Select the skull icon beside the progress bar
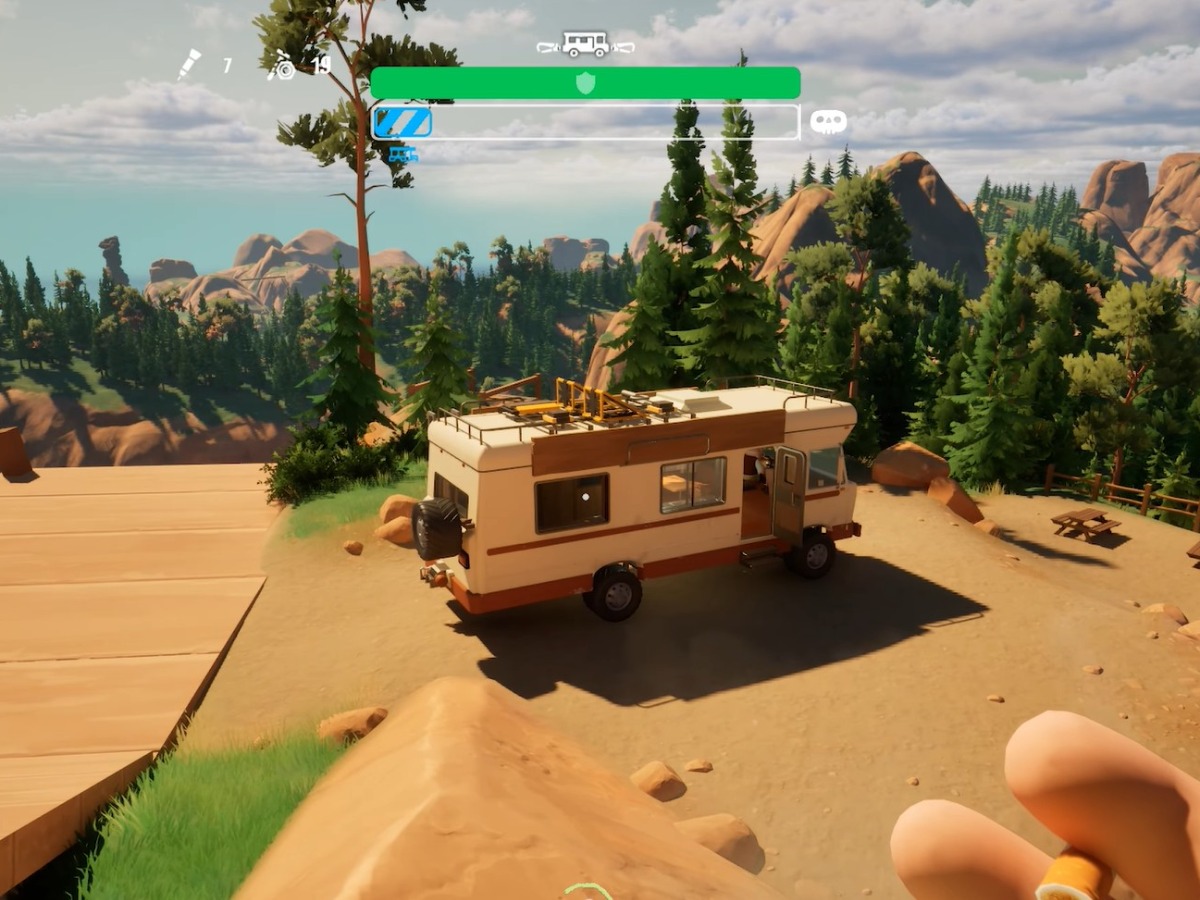 pyautogui.click(x=828, y=122)
